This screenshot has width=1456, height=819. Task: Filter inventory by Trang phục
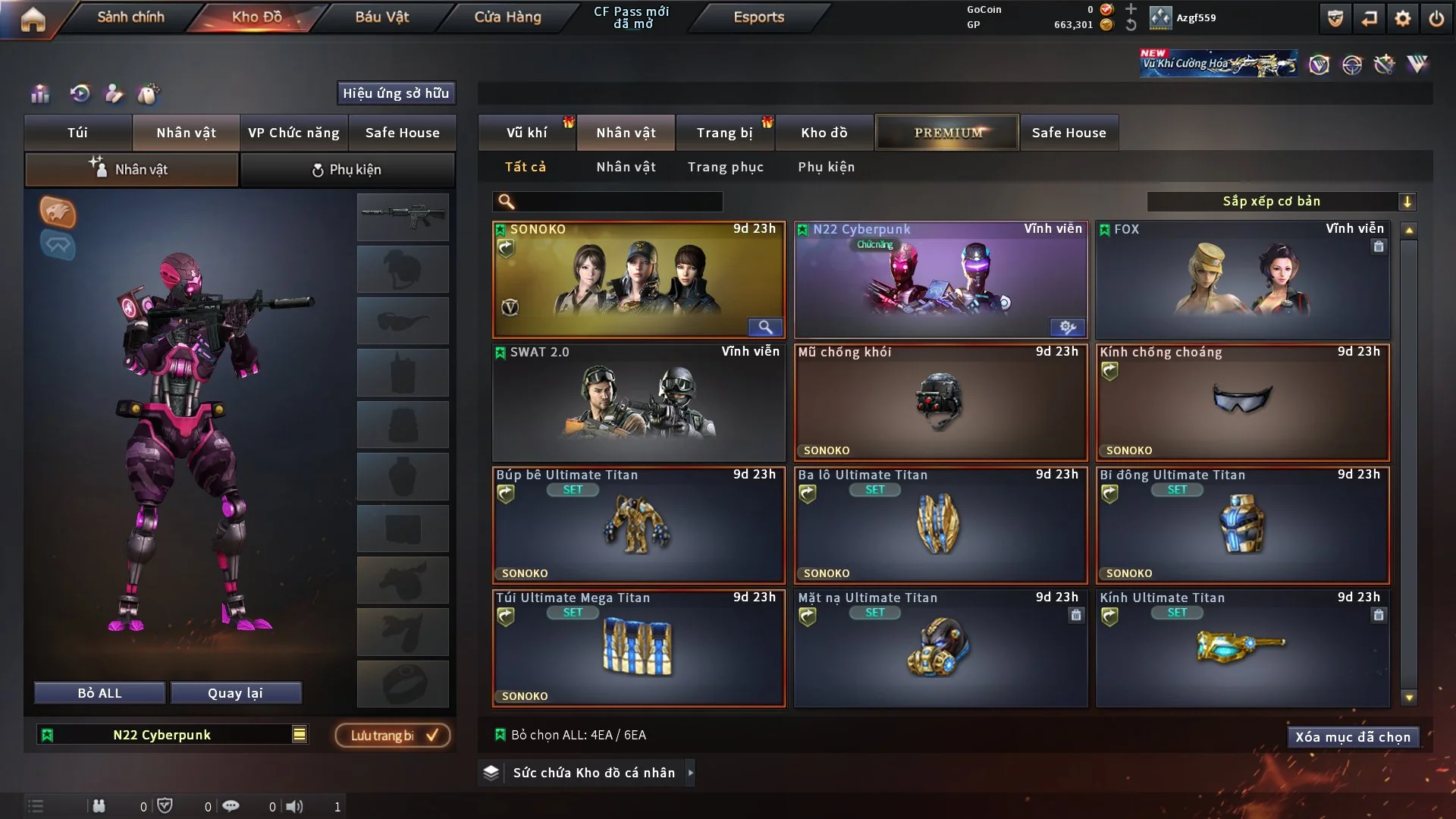click(725, 167)
